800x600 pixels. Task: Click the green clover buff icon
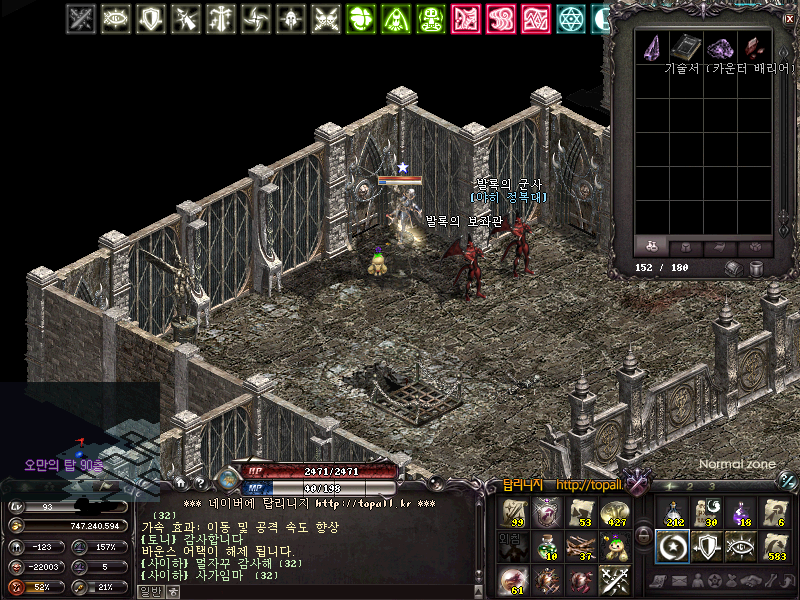click(360, 18)
